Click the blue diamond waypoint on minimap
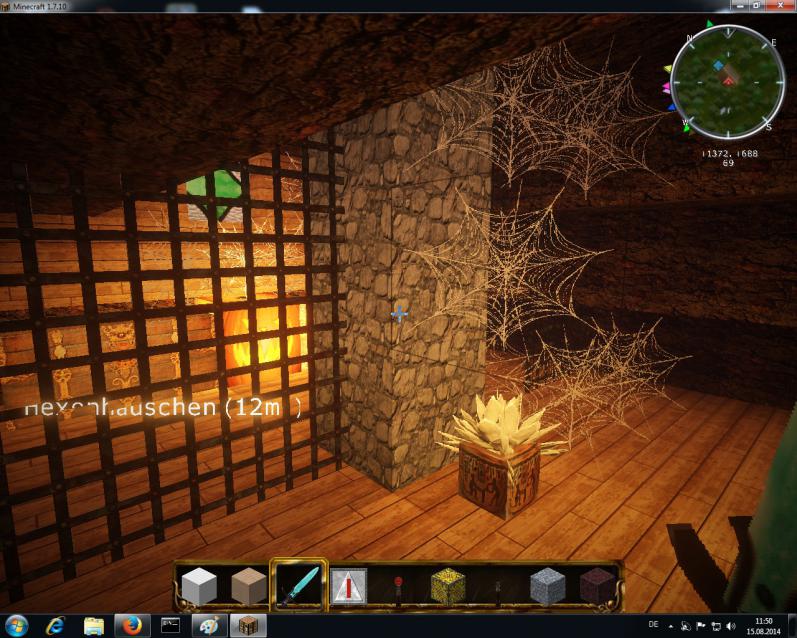 718,64
